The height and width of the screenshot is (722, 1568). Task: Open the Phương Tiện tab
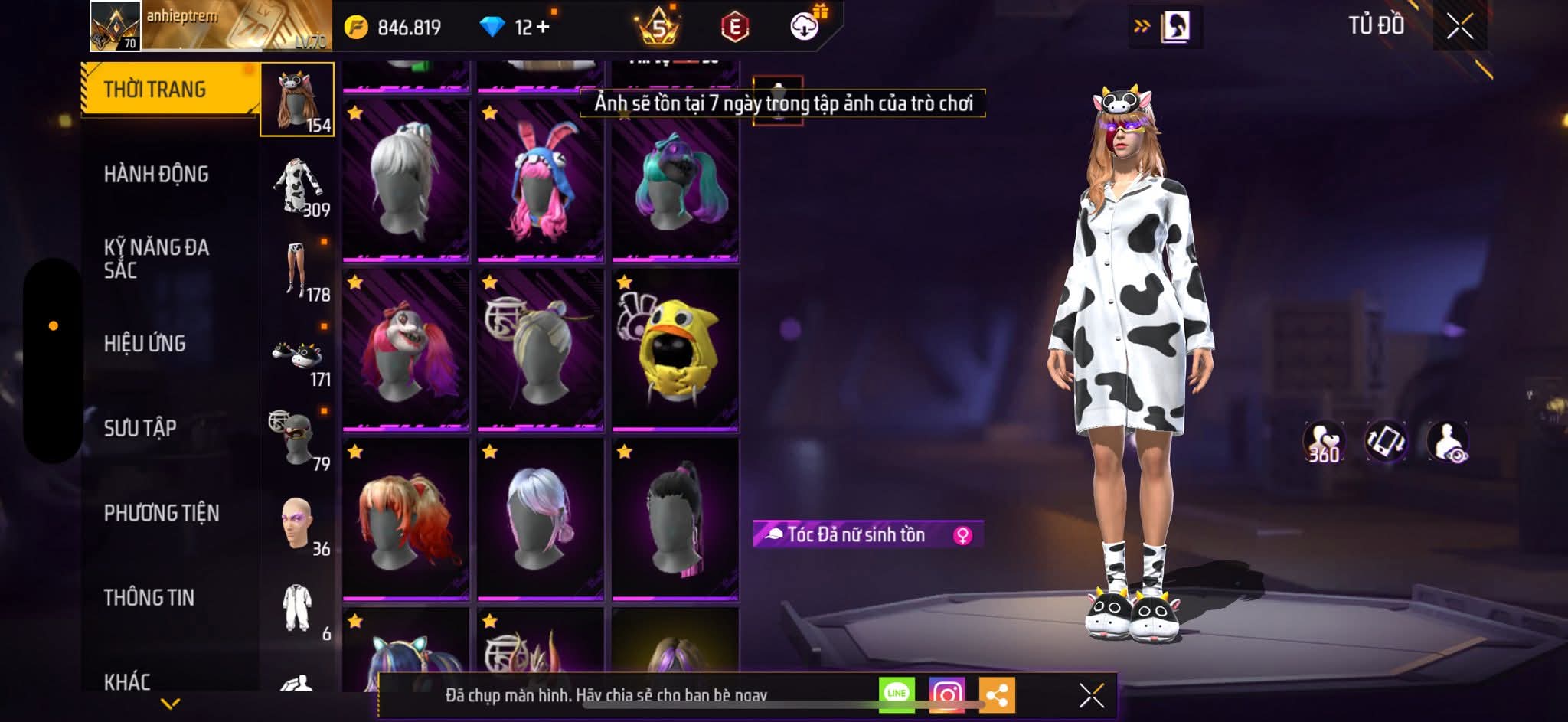(162, 513)
